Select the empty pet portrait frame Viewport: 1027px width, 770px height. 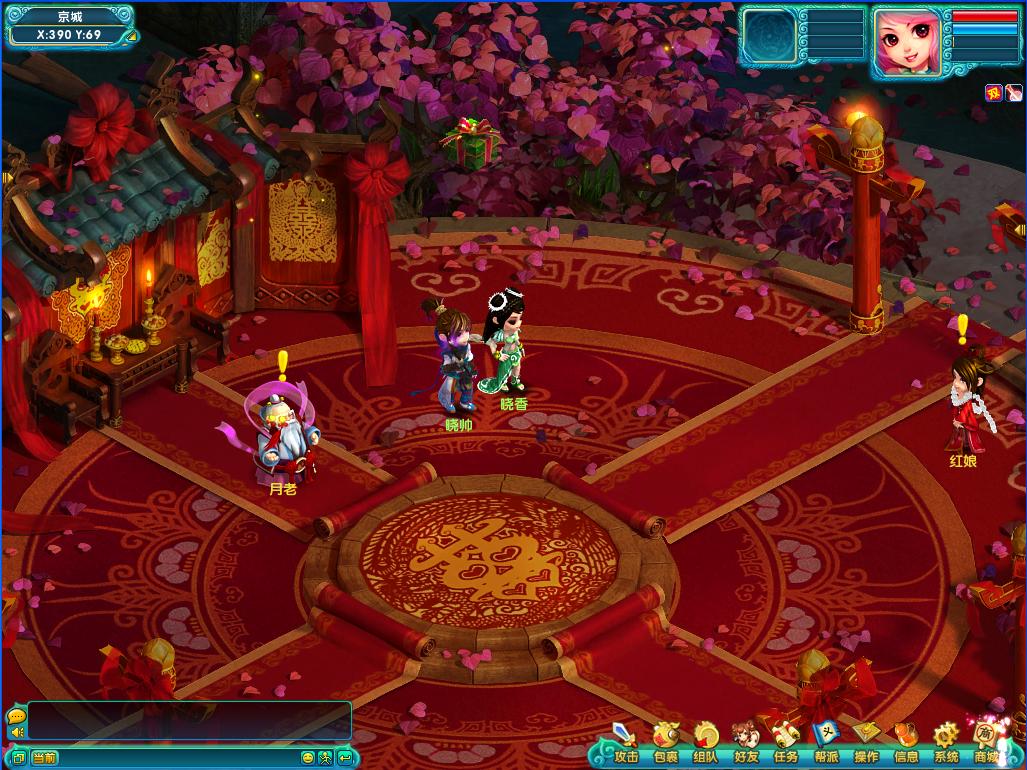point(769,39)
